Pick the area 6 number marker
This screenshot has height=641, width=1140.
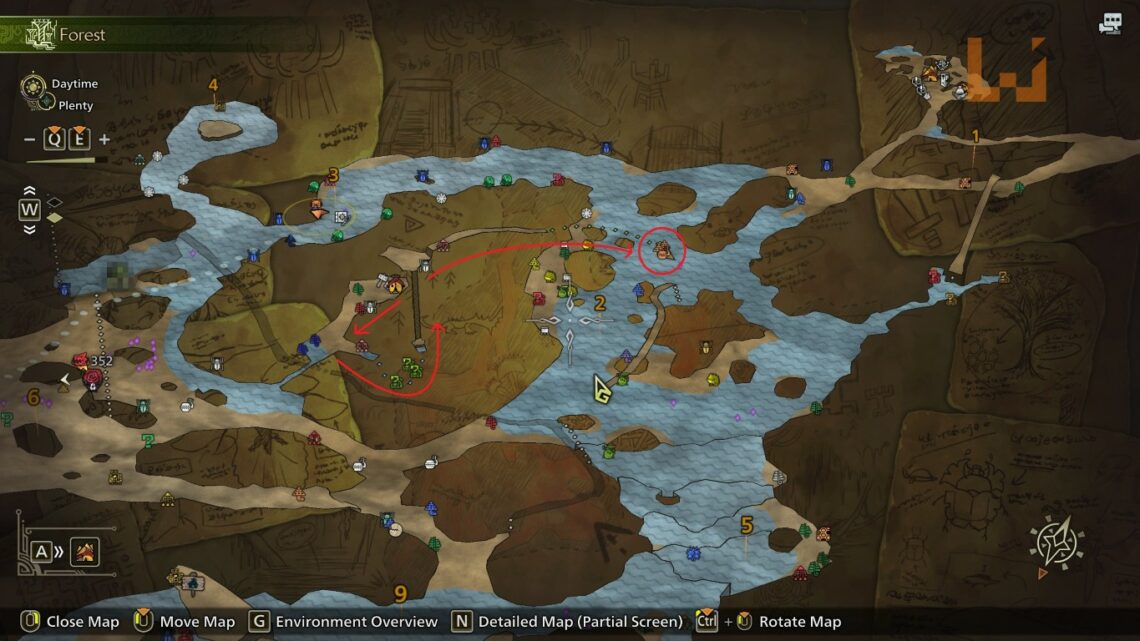point(33,398)
